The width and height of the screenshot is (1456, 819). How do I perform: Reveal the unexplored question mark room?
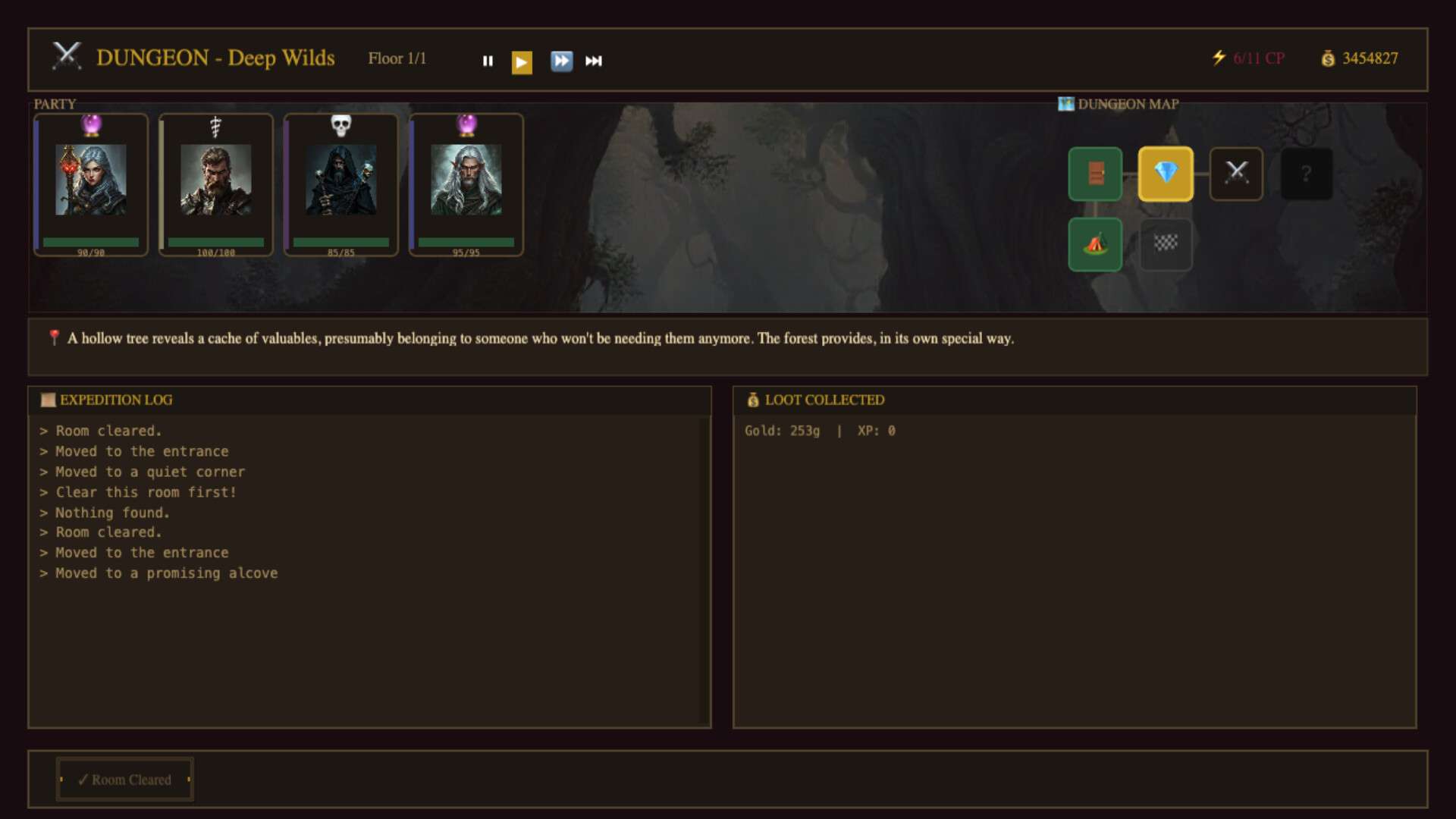[1307, 174]
